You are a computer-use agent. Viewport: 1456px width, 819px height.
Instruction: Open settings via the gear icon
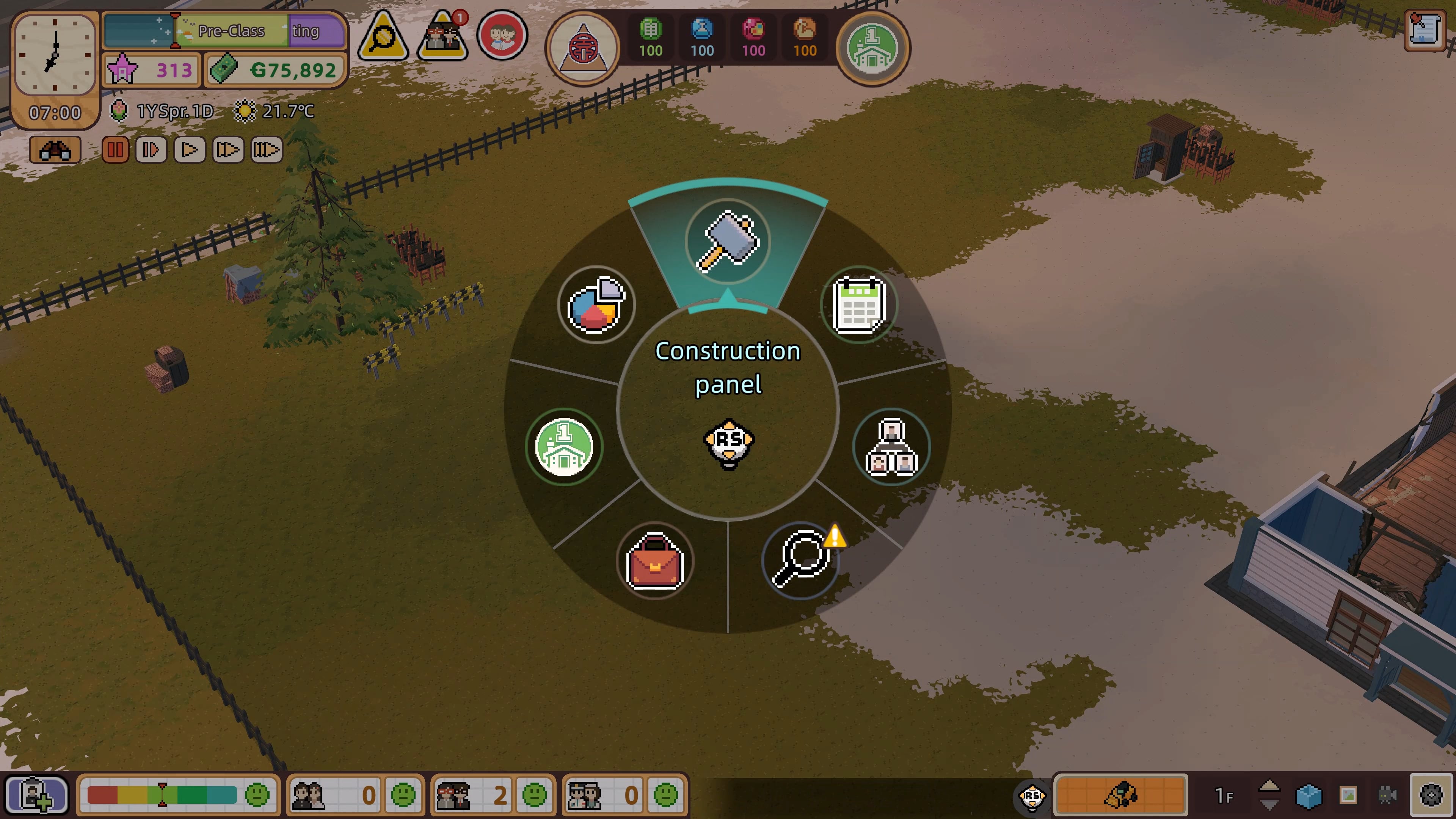pyautogui.click(x=1431, y=795)
